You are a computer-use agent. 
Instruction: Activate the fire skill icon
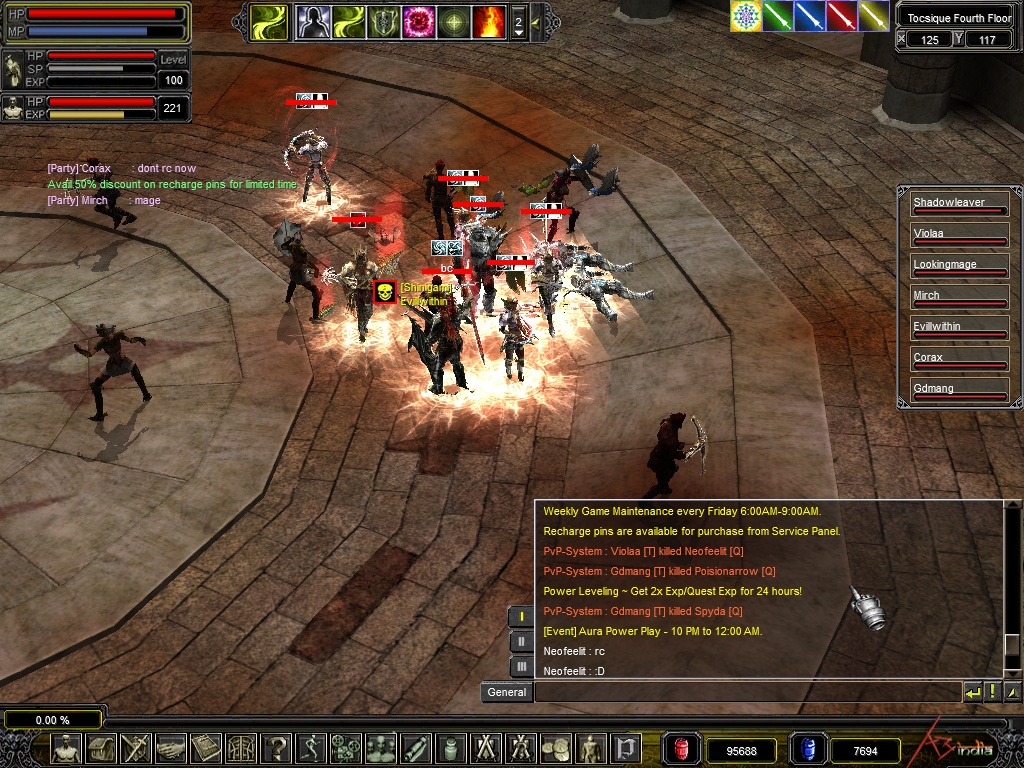pos(489,22)
